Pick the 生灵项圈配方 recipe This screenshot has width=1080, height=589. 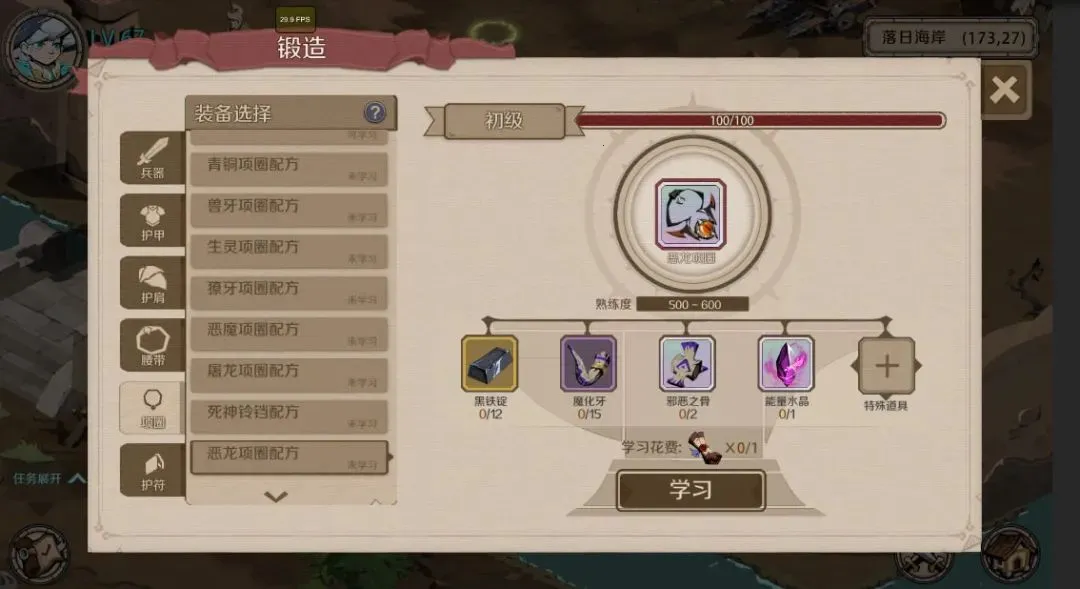tap(288, 250)
